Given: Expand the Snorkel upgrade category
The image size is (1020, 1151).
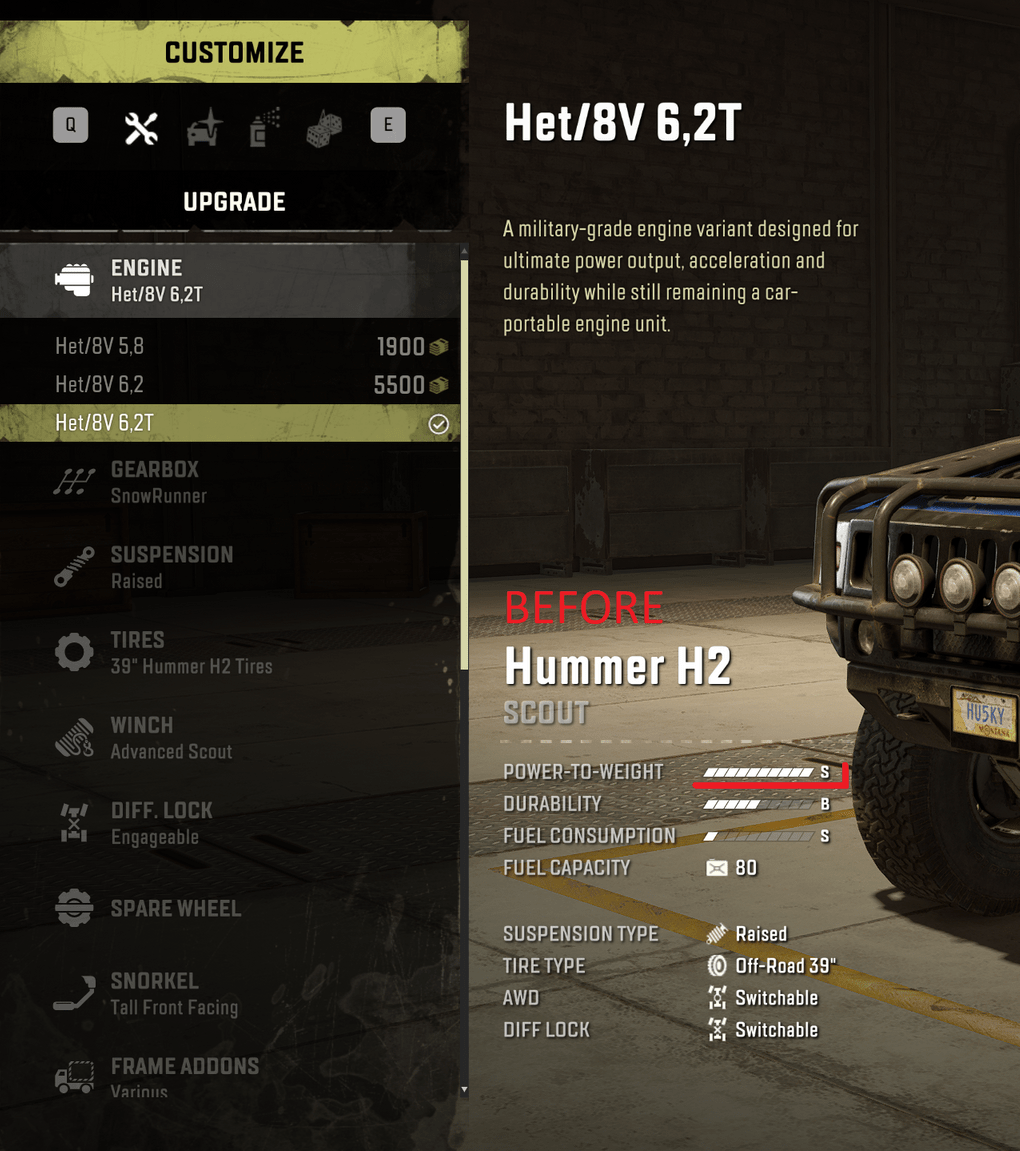Looking at the screenshot, I should 230,993.
